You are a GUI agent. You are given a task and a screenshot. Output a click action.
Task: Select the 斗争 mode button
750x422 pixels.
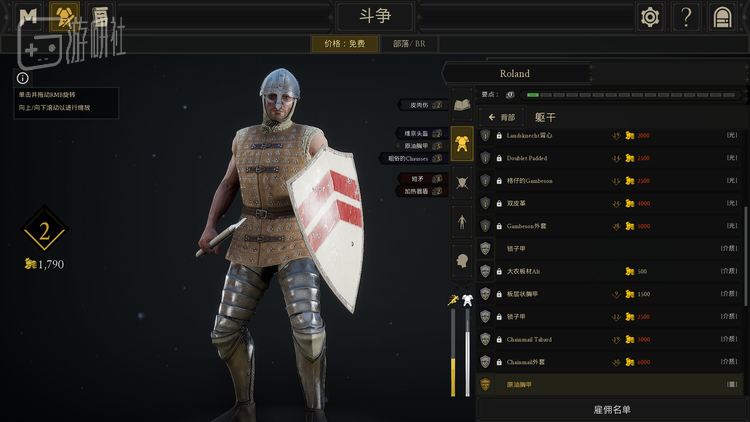[373, 17]
